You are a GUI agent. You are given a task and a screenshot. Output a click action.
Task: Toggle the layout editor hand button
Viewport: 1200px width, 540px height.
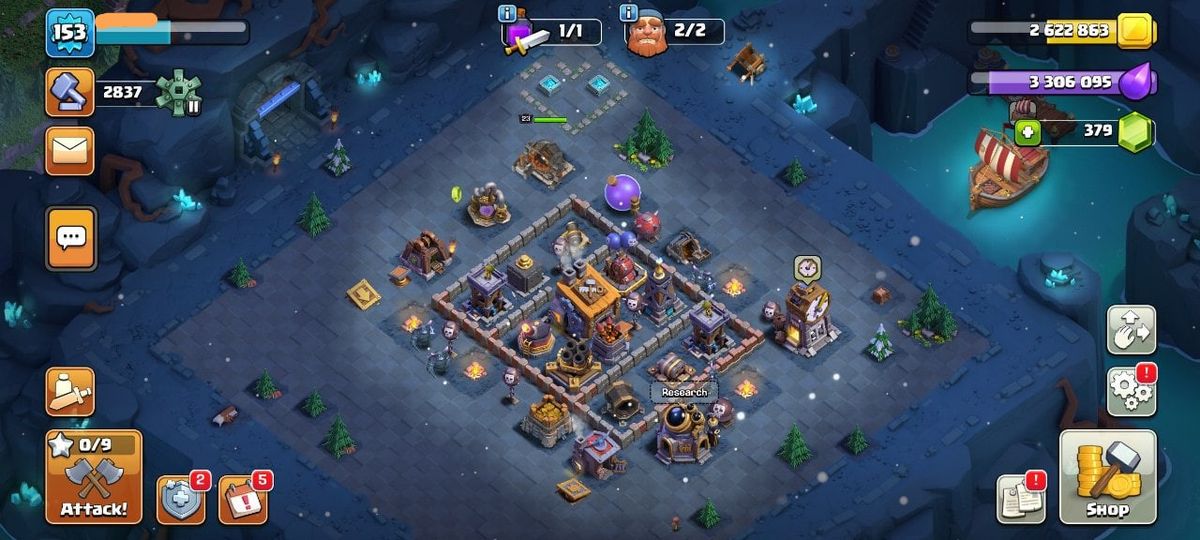1130,330
